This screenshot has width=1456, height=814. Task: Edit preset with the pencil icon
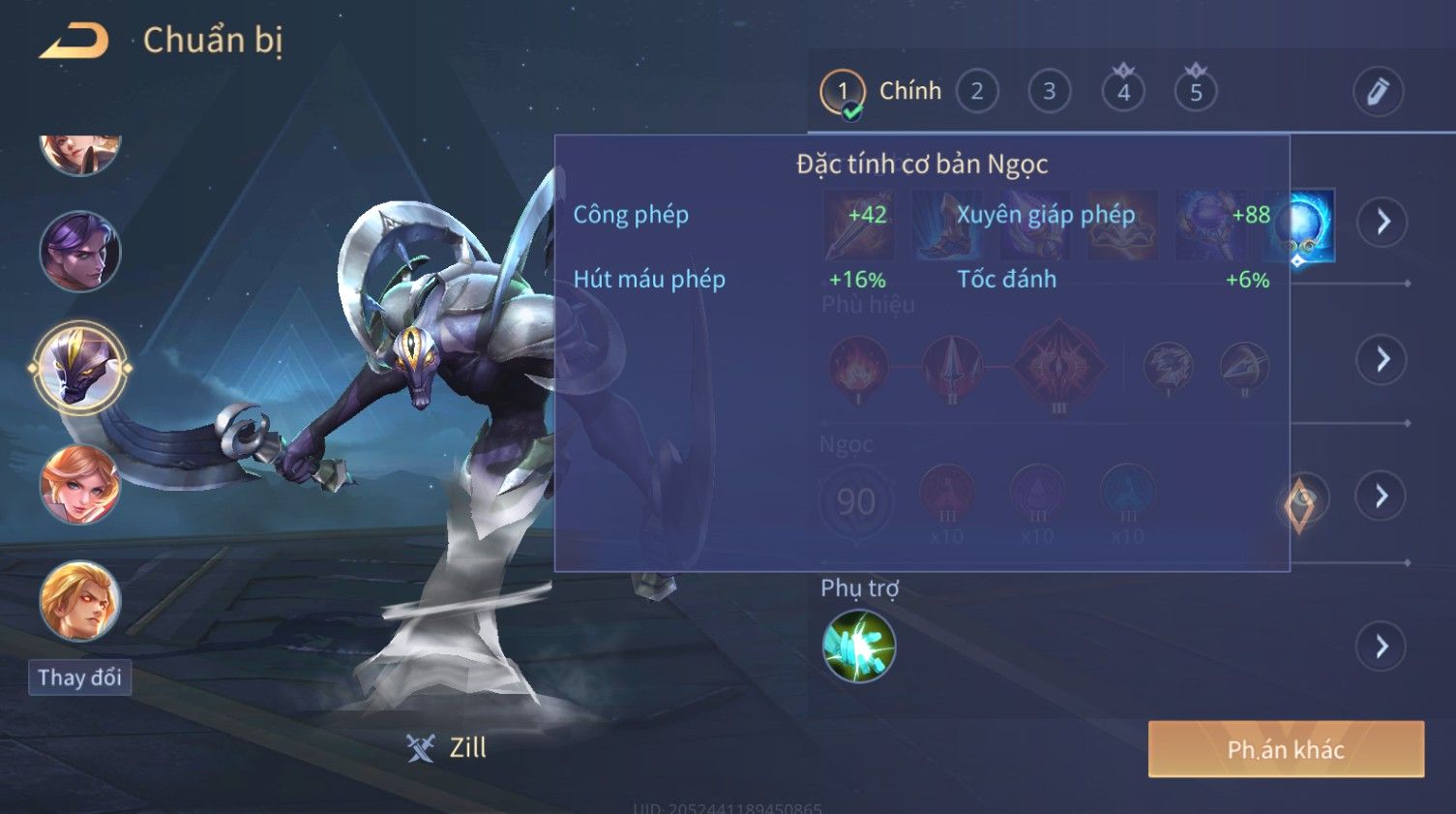tap(1378, 92)
